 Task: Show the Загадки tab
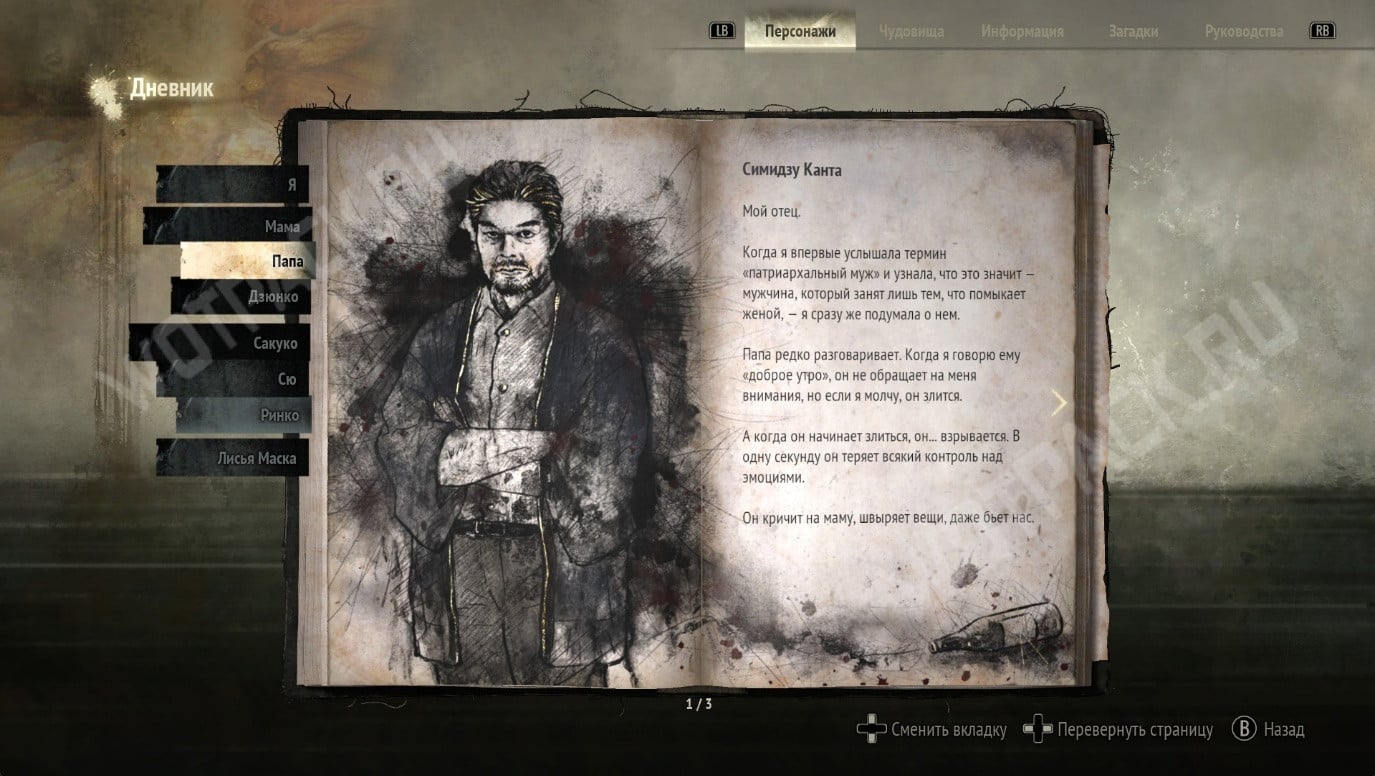pyautogui.click(x=1133, y=31)
